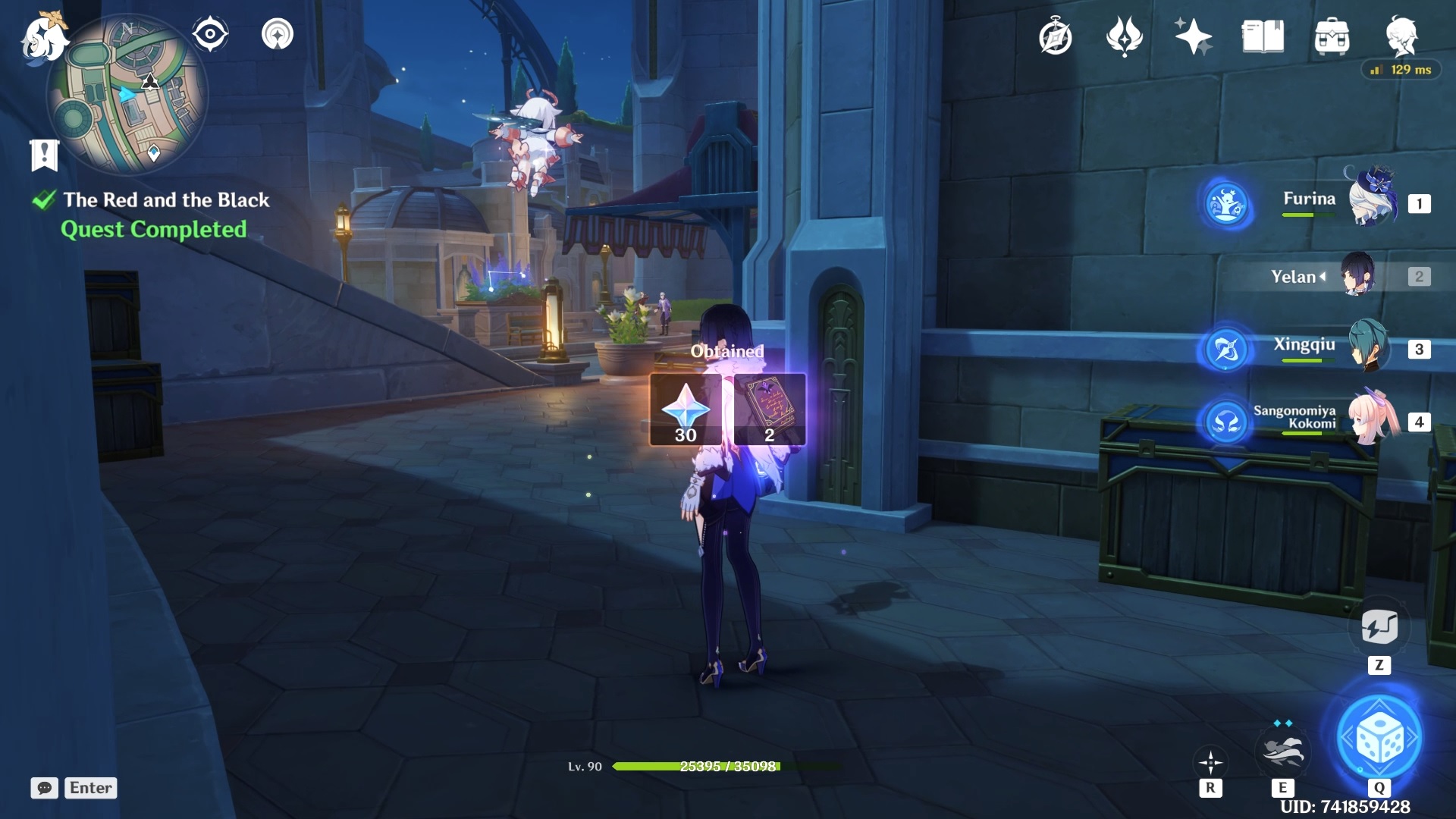Open the circular minimap
1456x819 pixels.
[127, 96]
